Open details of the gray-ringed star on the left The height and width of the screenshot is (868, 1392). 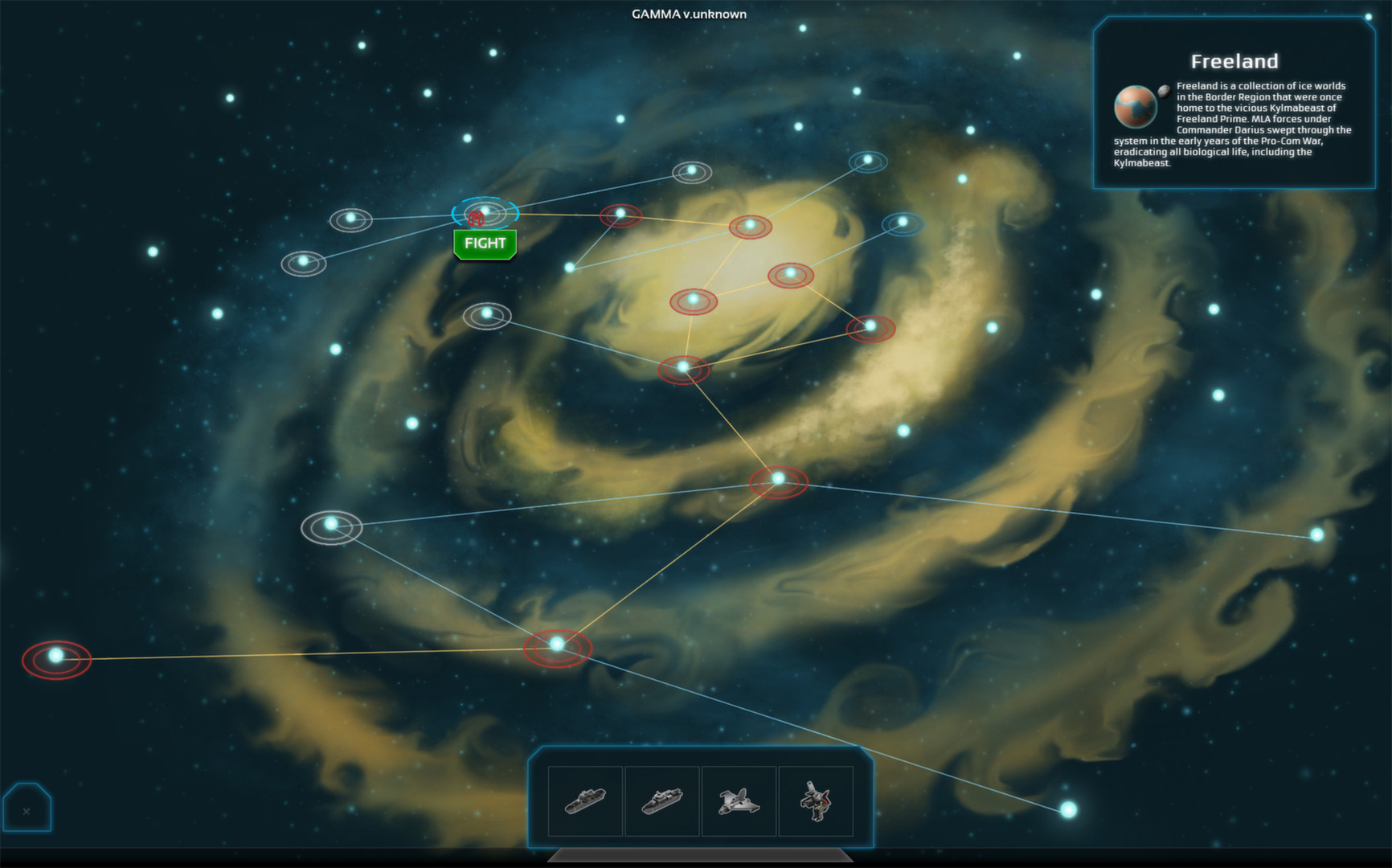pos(330,524)
